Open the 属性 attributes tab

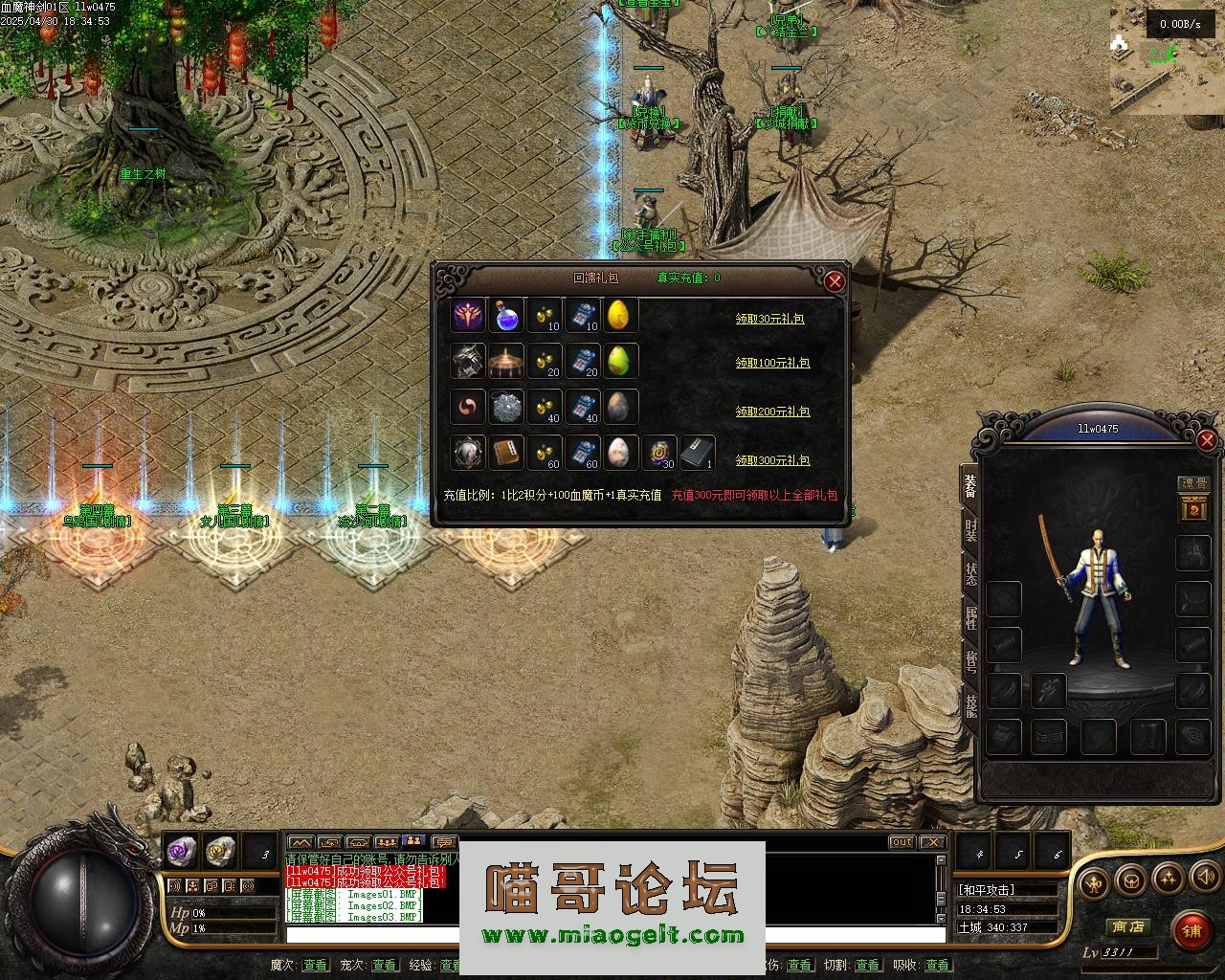pyautogui.click(x=969, y=618)
